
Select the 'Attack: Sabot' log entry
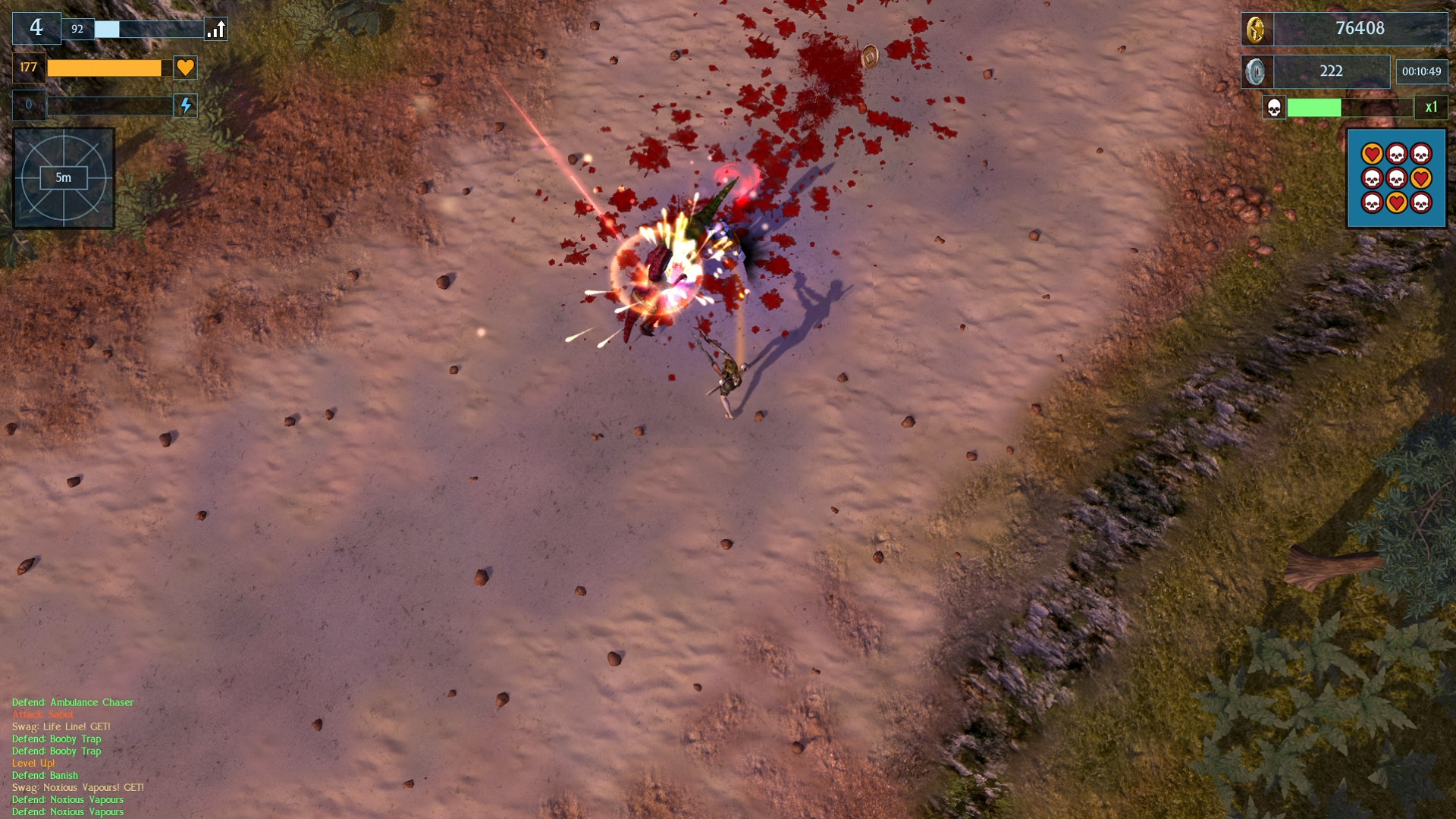click(x=42, y=714)
